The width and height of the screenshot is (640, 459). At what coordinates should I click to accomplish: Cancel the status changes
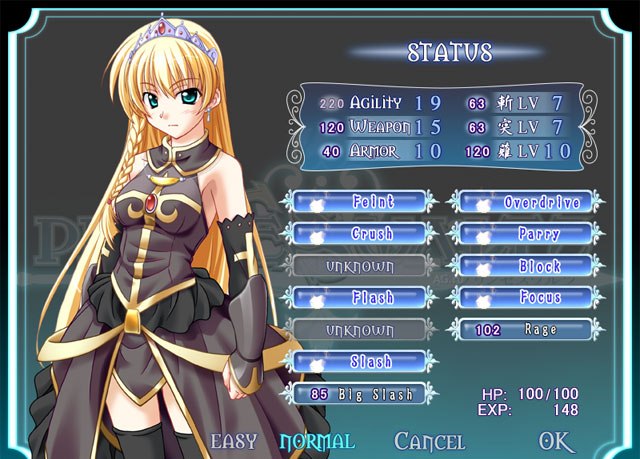point(429,441)
